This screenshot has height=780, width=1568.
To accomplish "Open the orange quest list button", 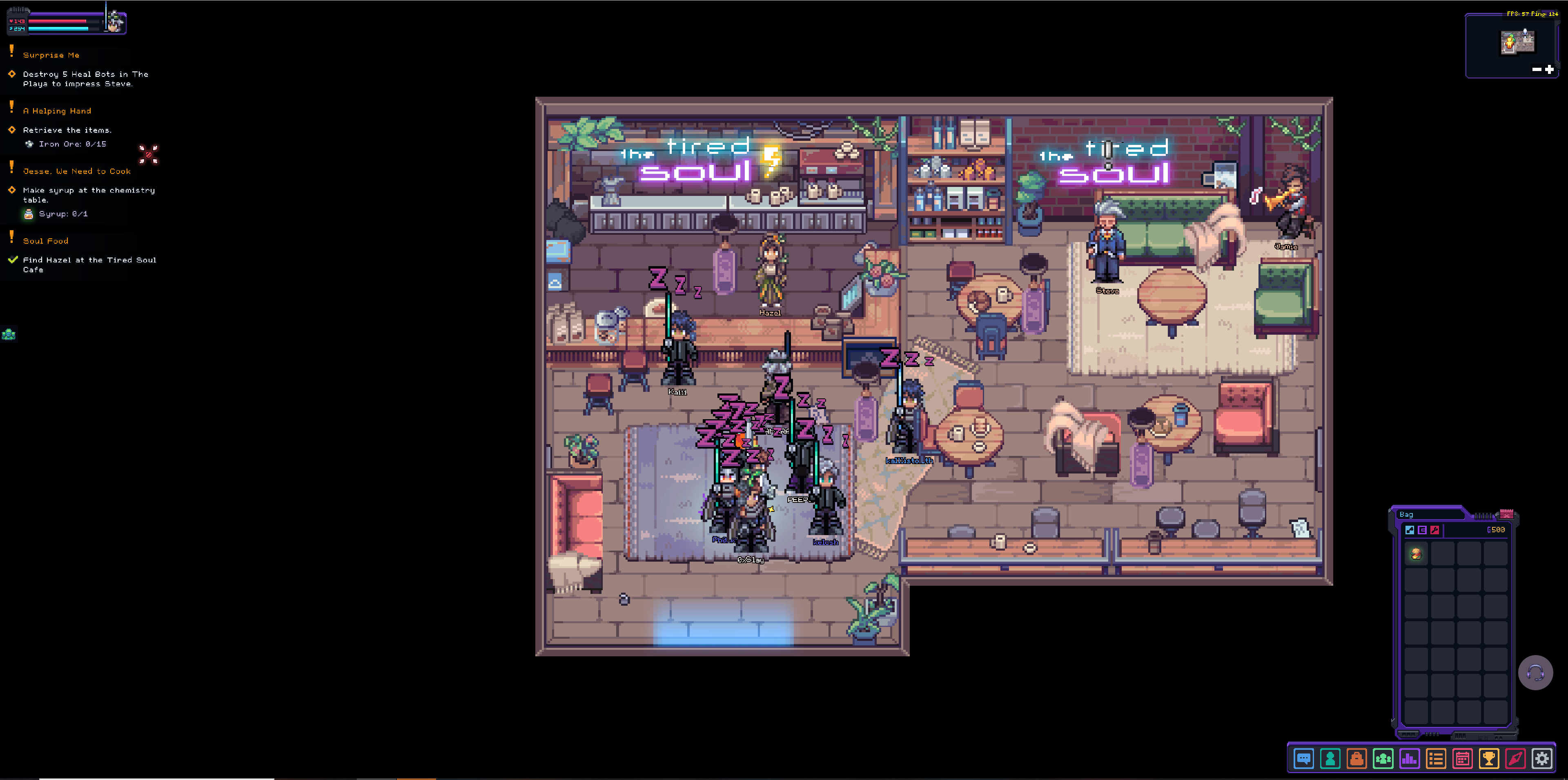I will point(1436,759).
